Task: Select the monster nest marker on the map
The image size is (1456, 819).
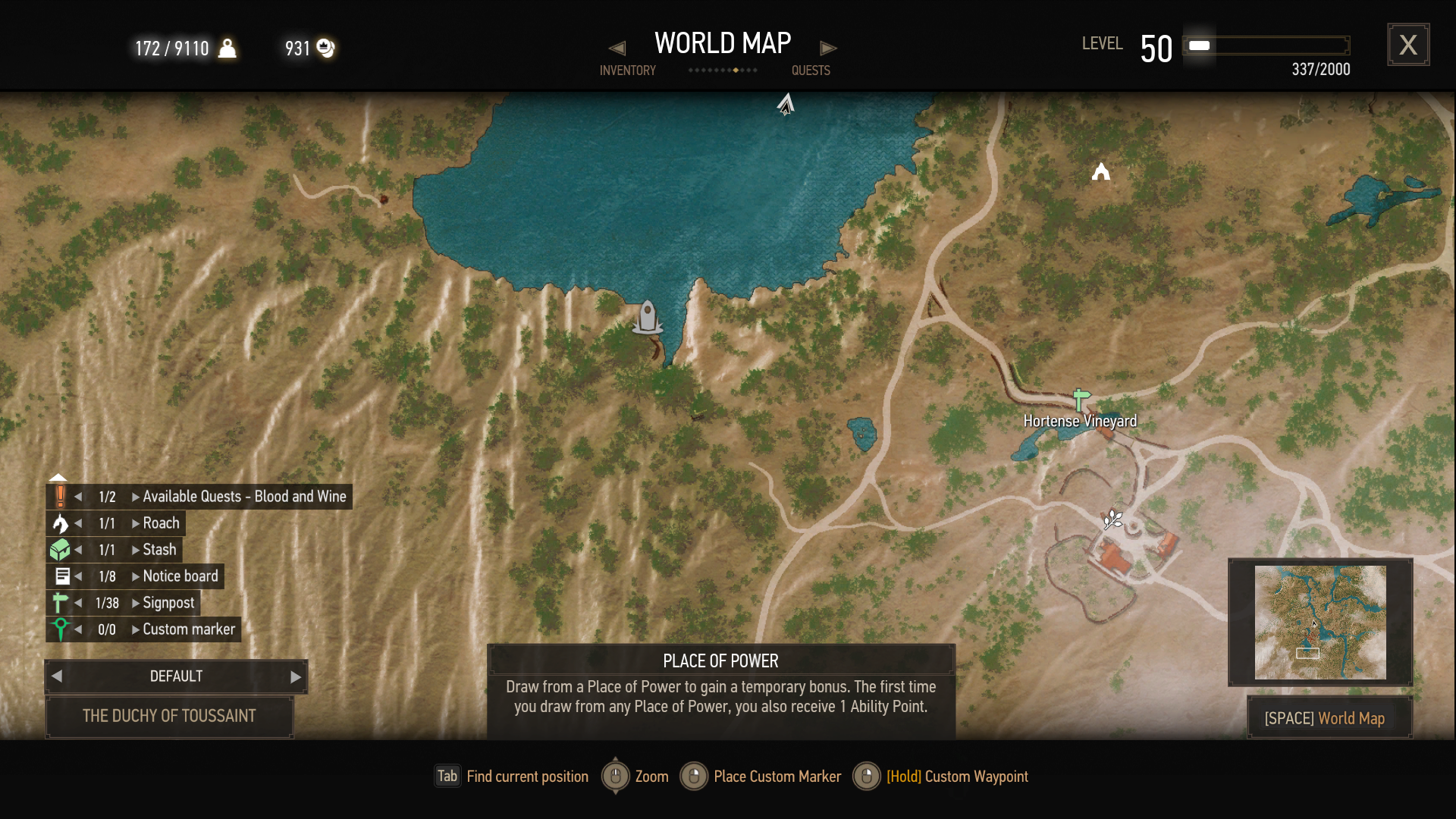Action: (1101, 173)
